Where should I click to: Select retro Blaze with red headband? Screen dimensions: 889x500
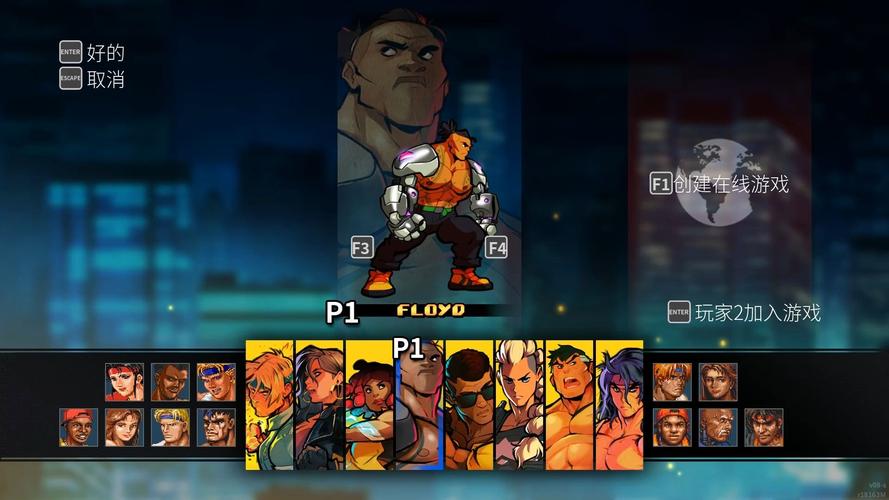[125, 382]
